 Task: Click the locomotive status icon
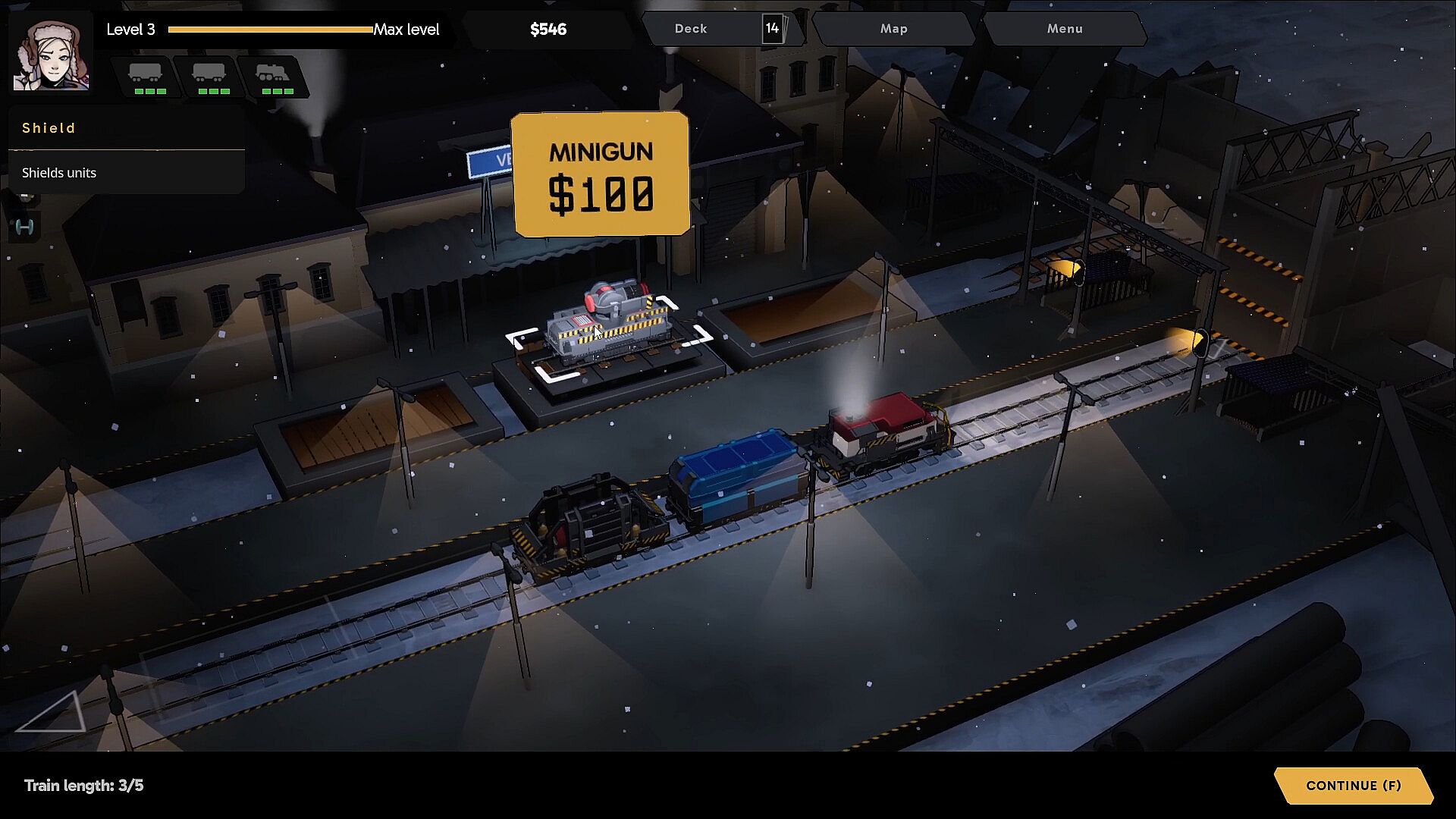tap(274, 77)
